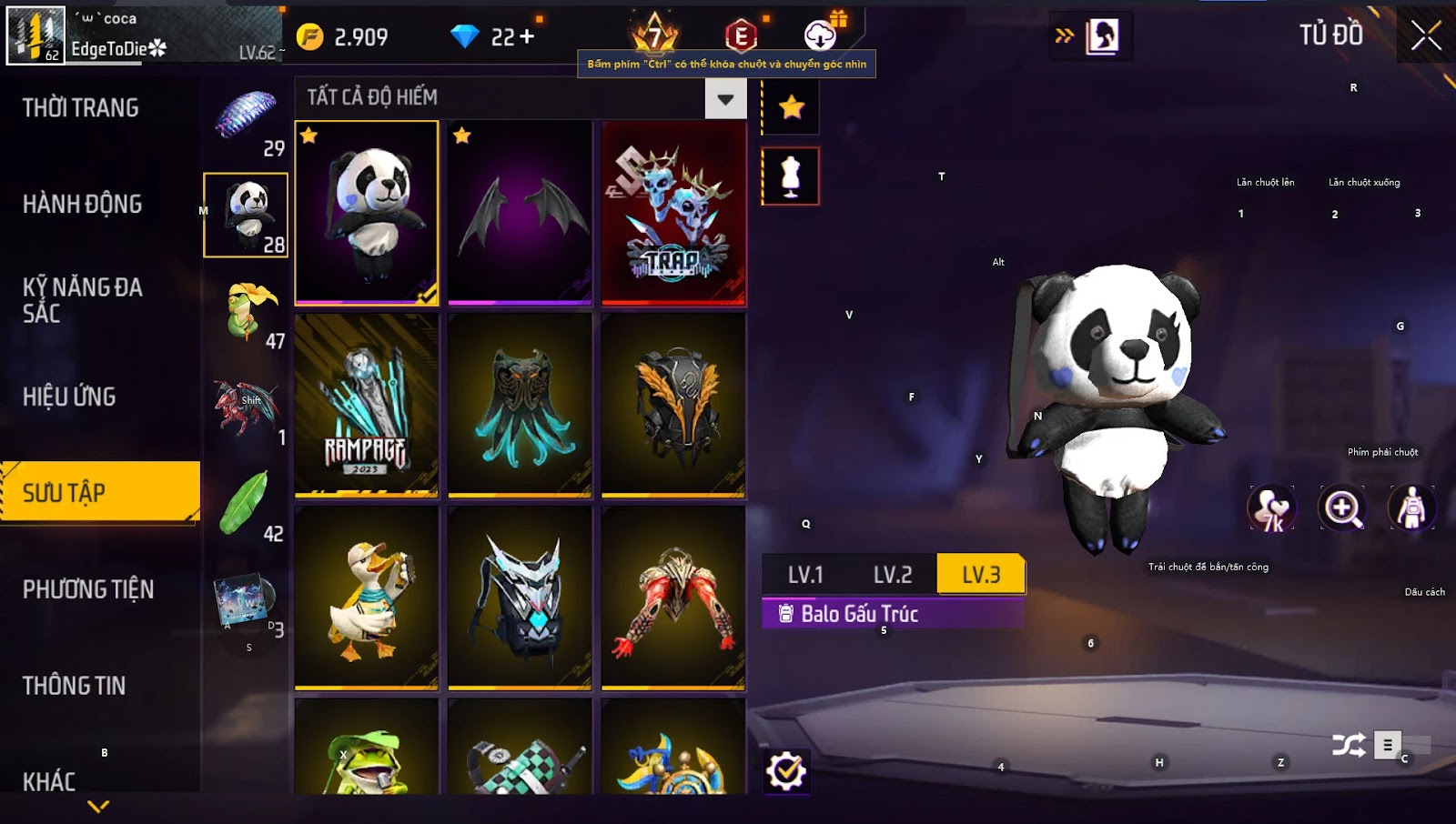Select the panda backpack item tile
1456x824 pixels.
pos(367,213)
